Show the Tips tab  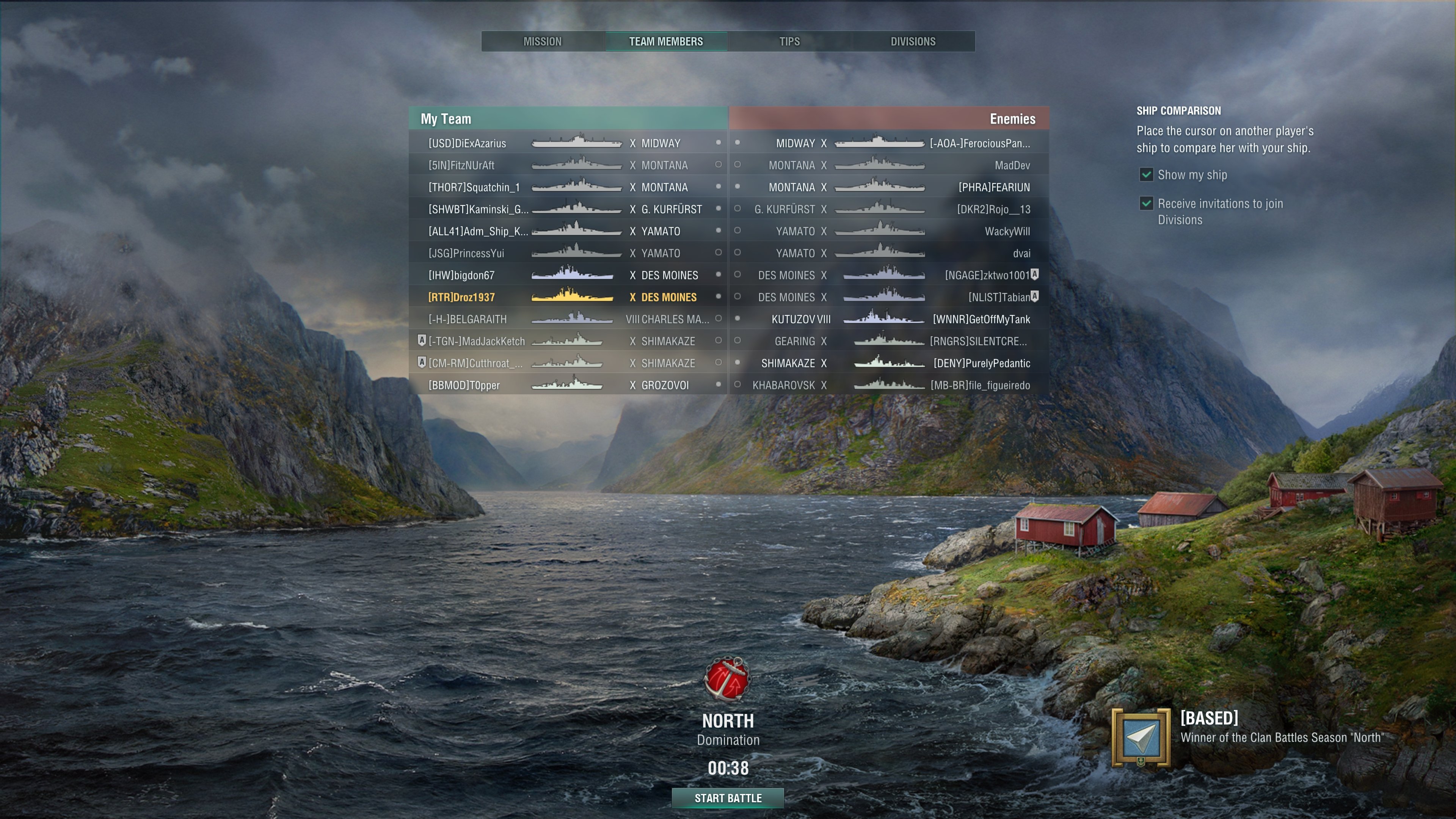point(789,41)
